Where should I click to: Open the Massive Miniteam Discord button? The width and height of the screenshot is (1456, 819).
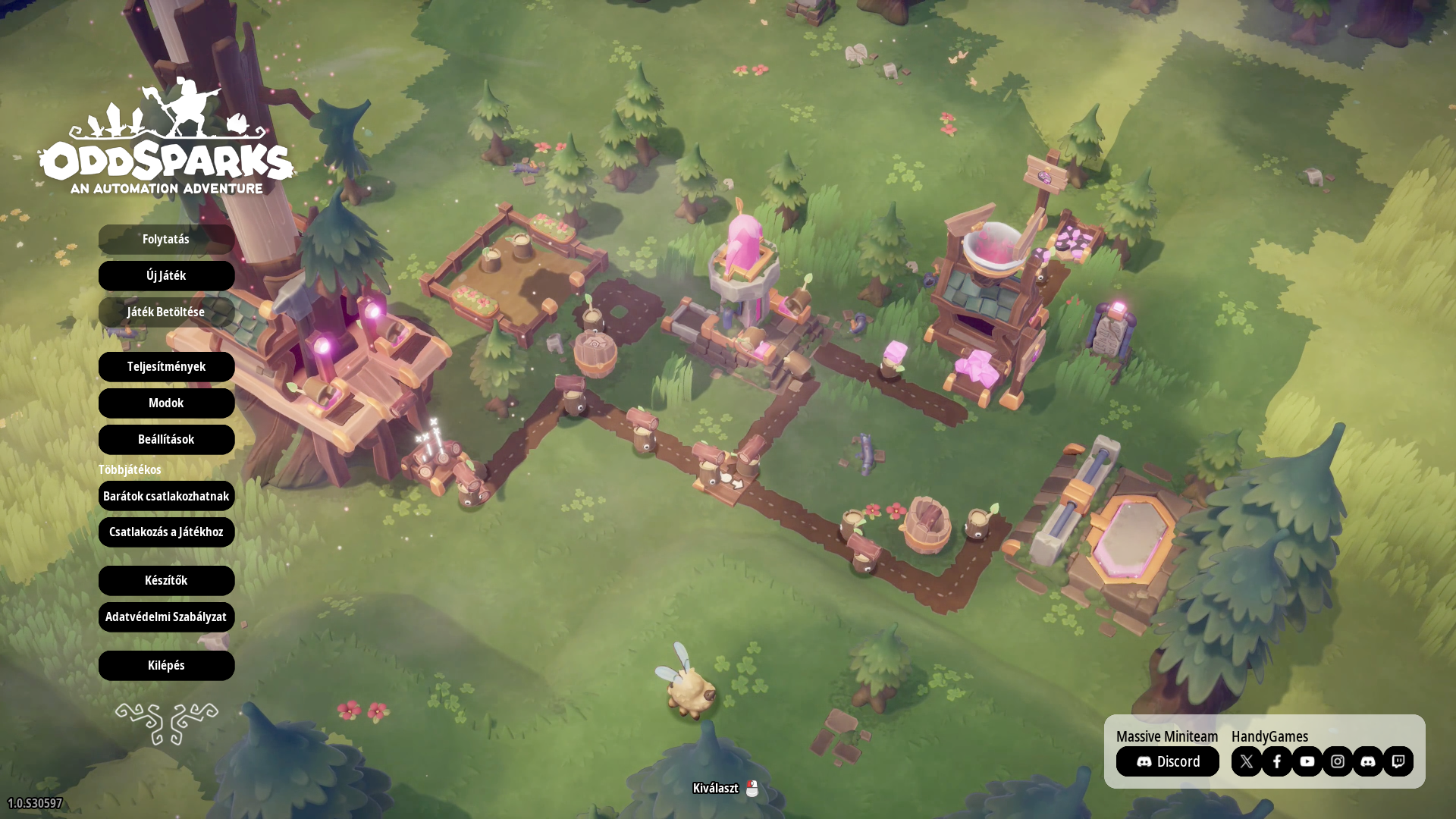click(x=1167, y=761)
